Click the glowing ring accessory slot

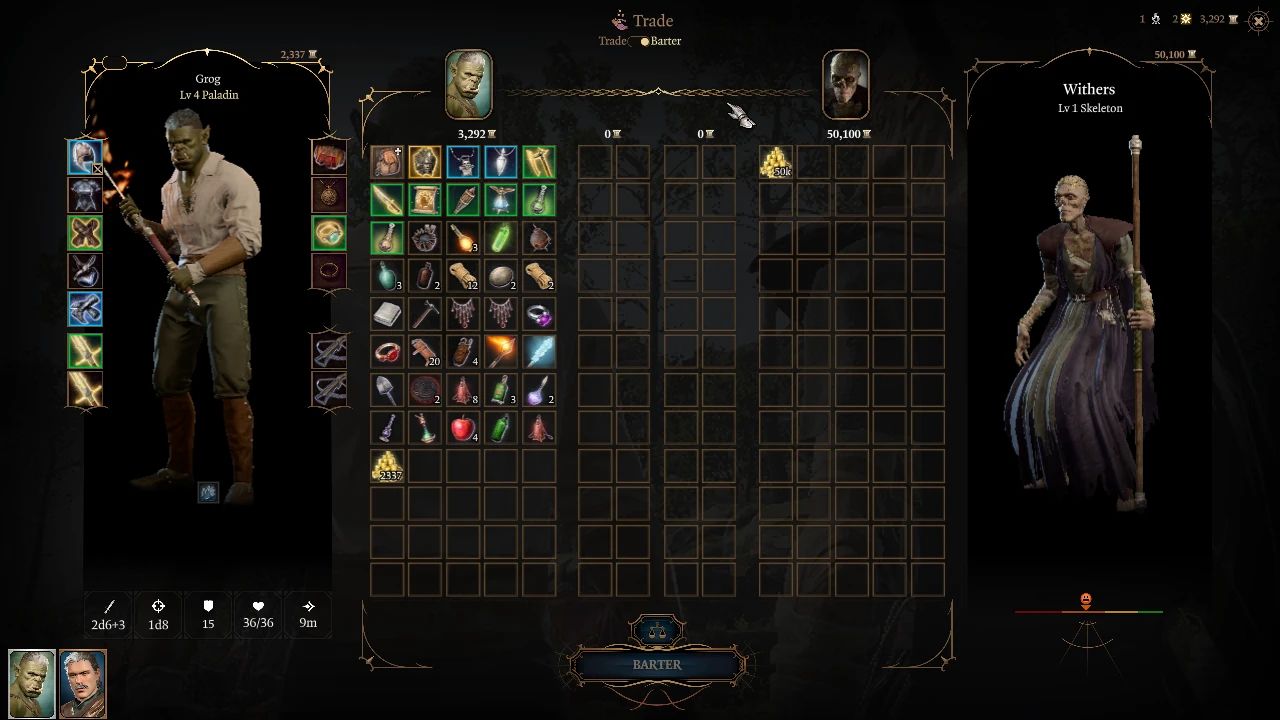click(329, 232)
